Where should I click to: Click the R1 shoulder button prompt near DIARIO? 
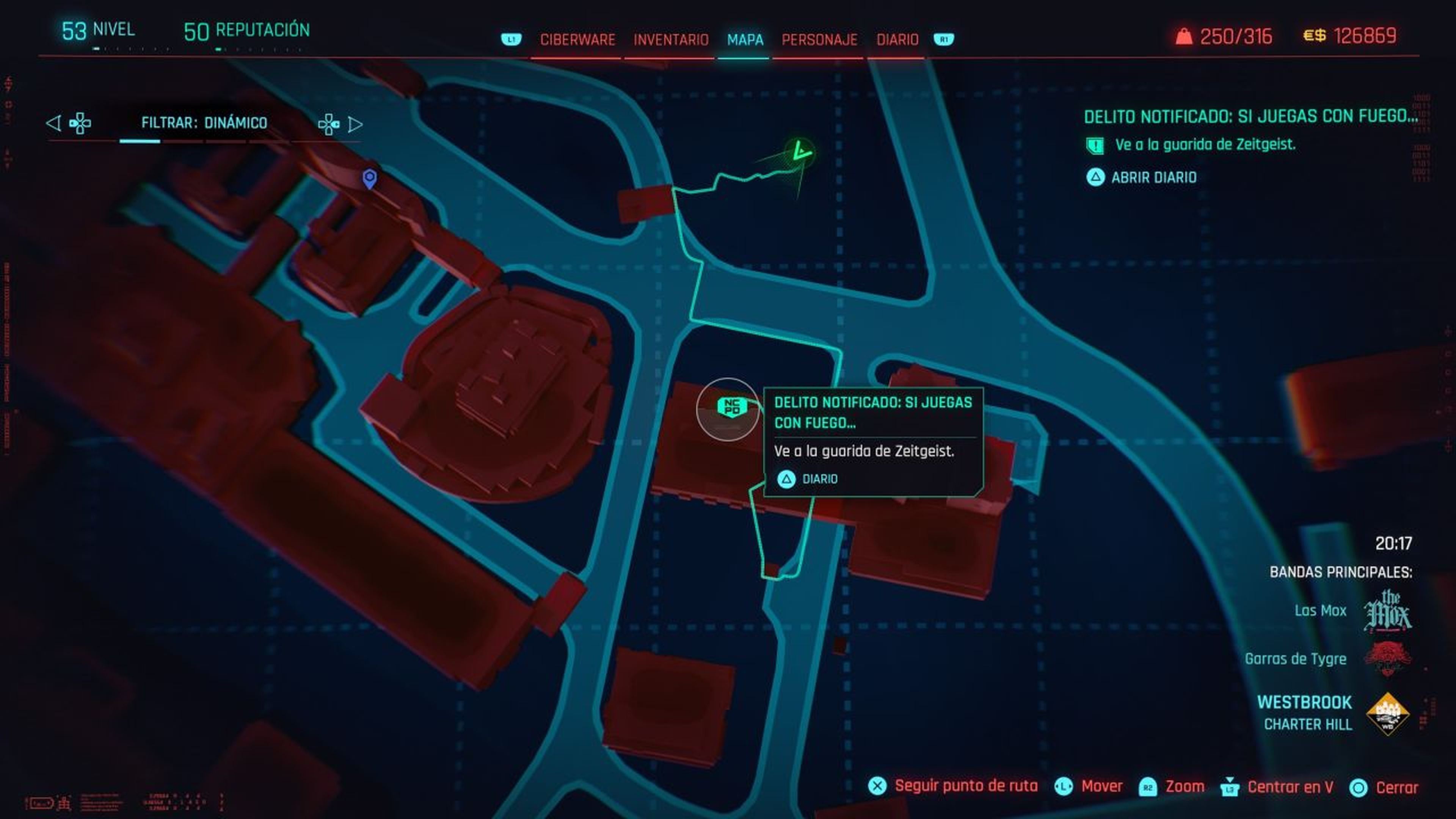[x=945, y=39]
